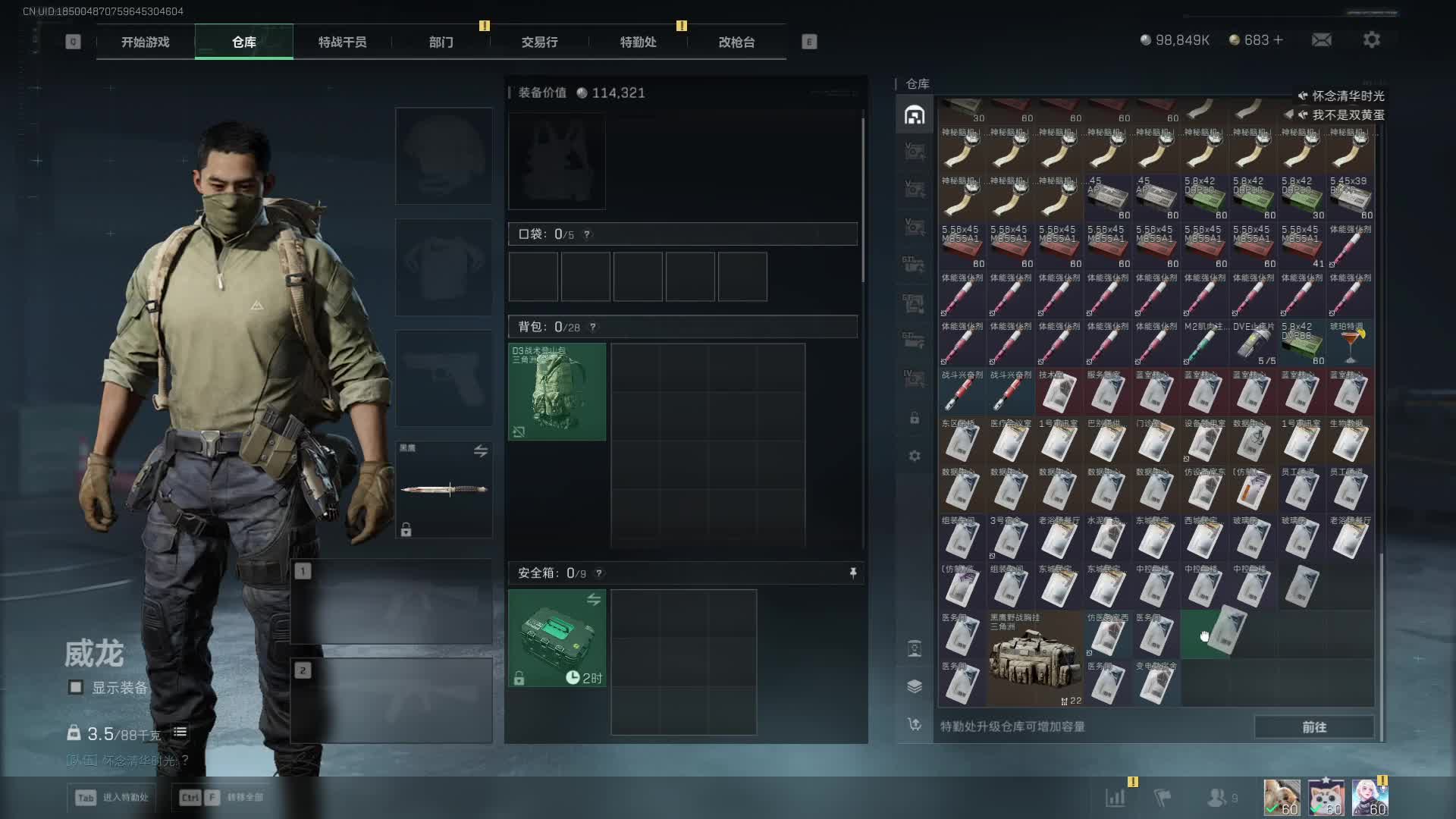Click the stacked layers stash icon
The width and height of the screenshot is (1456, 819).
coord(915,686)
